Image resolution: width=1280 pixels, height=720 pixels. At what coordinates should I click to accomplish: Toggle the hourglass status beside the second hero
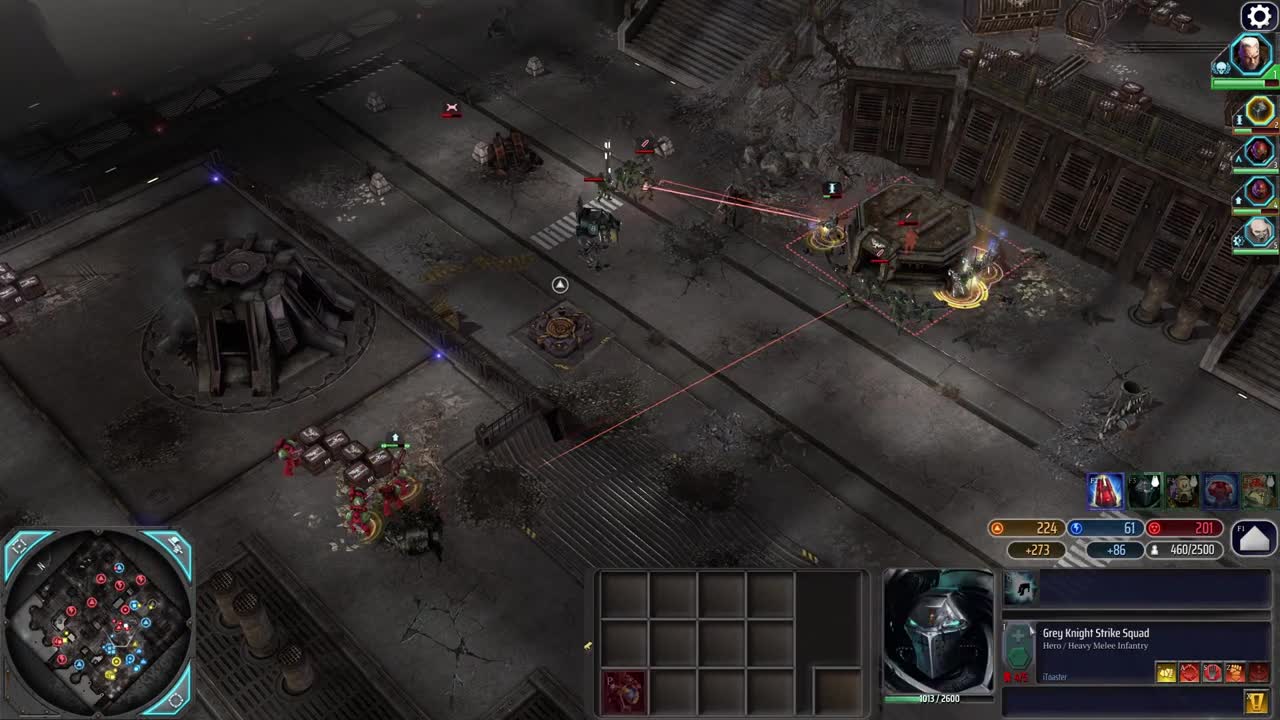click(x=1239, y=119)
